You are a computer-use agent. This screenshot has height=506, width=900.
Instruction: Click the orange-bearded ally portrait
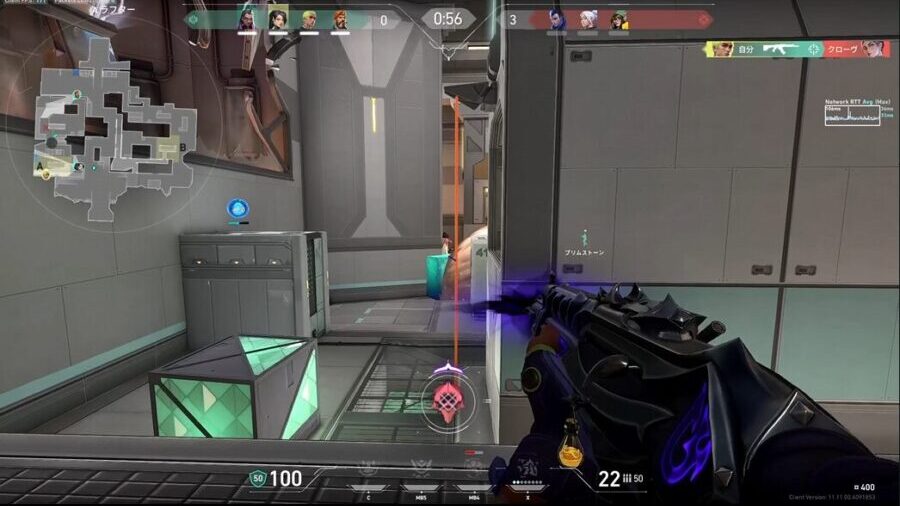pyautogui.click(x=340, y=19)
